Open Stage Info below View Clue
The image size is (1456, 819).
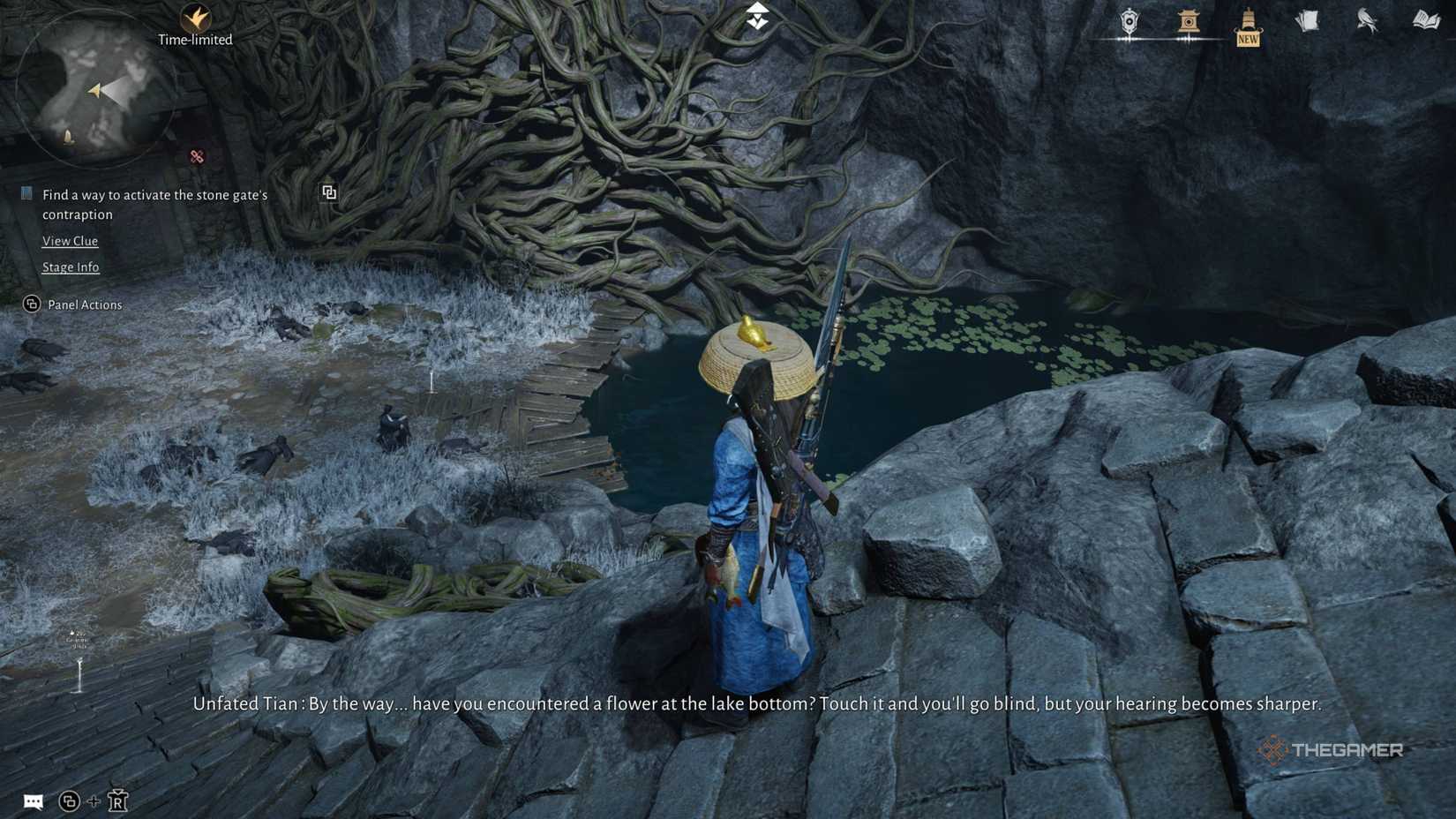pyautogui.click(x=71, y=267)
